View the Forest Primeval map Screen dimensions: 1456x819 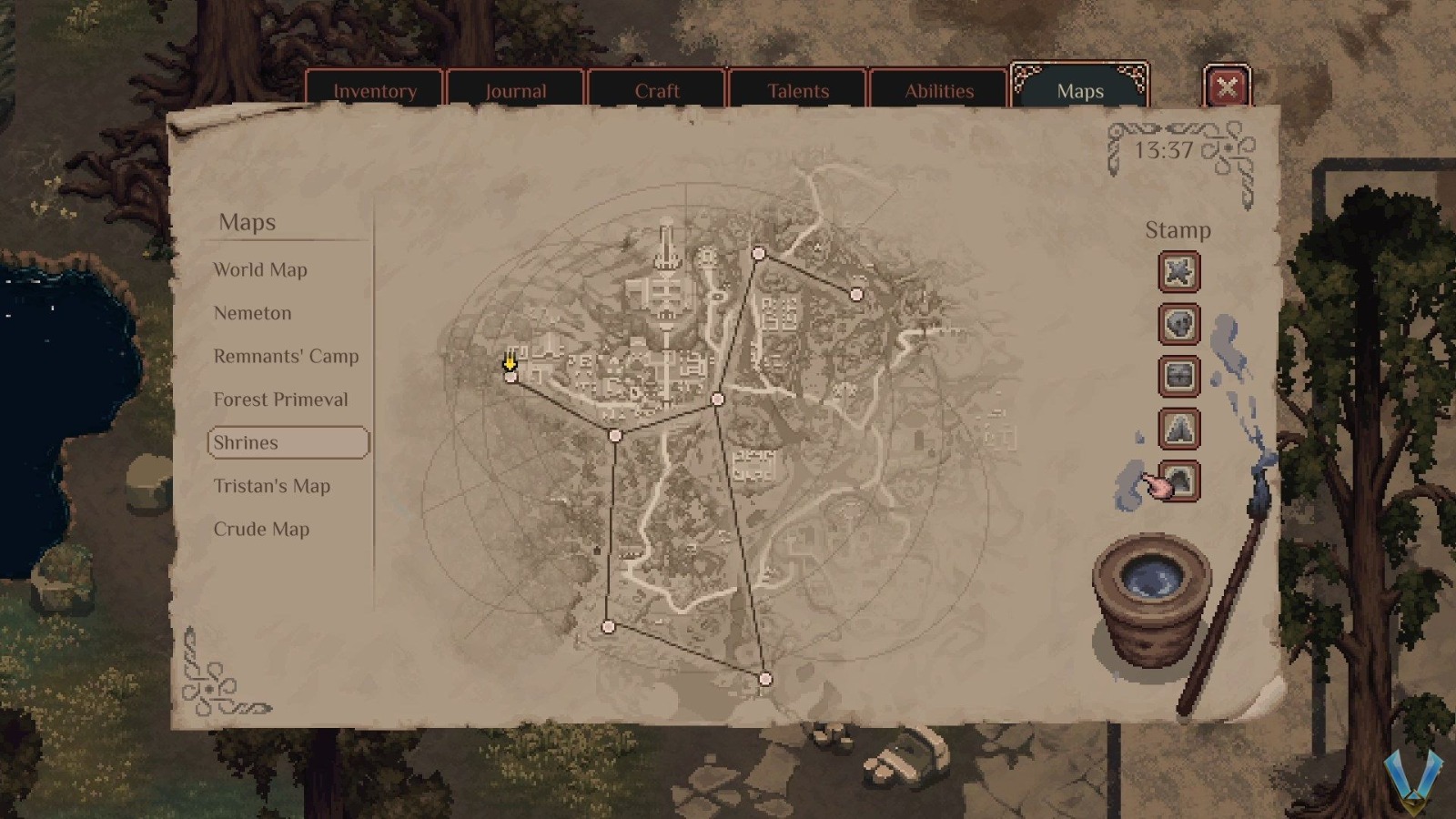[280, 399]
